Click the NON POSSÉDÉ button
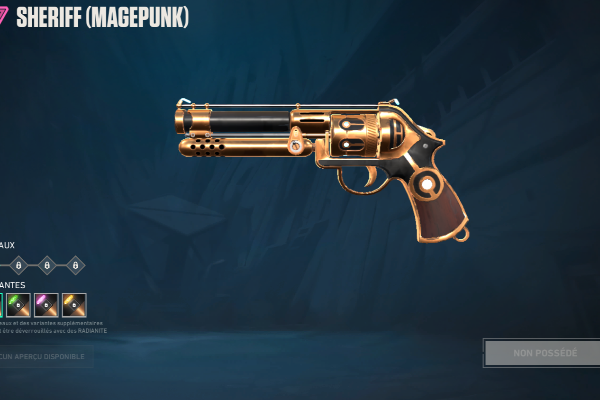The height and width of the screenshot is (400, 600). tap(544, 353)
